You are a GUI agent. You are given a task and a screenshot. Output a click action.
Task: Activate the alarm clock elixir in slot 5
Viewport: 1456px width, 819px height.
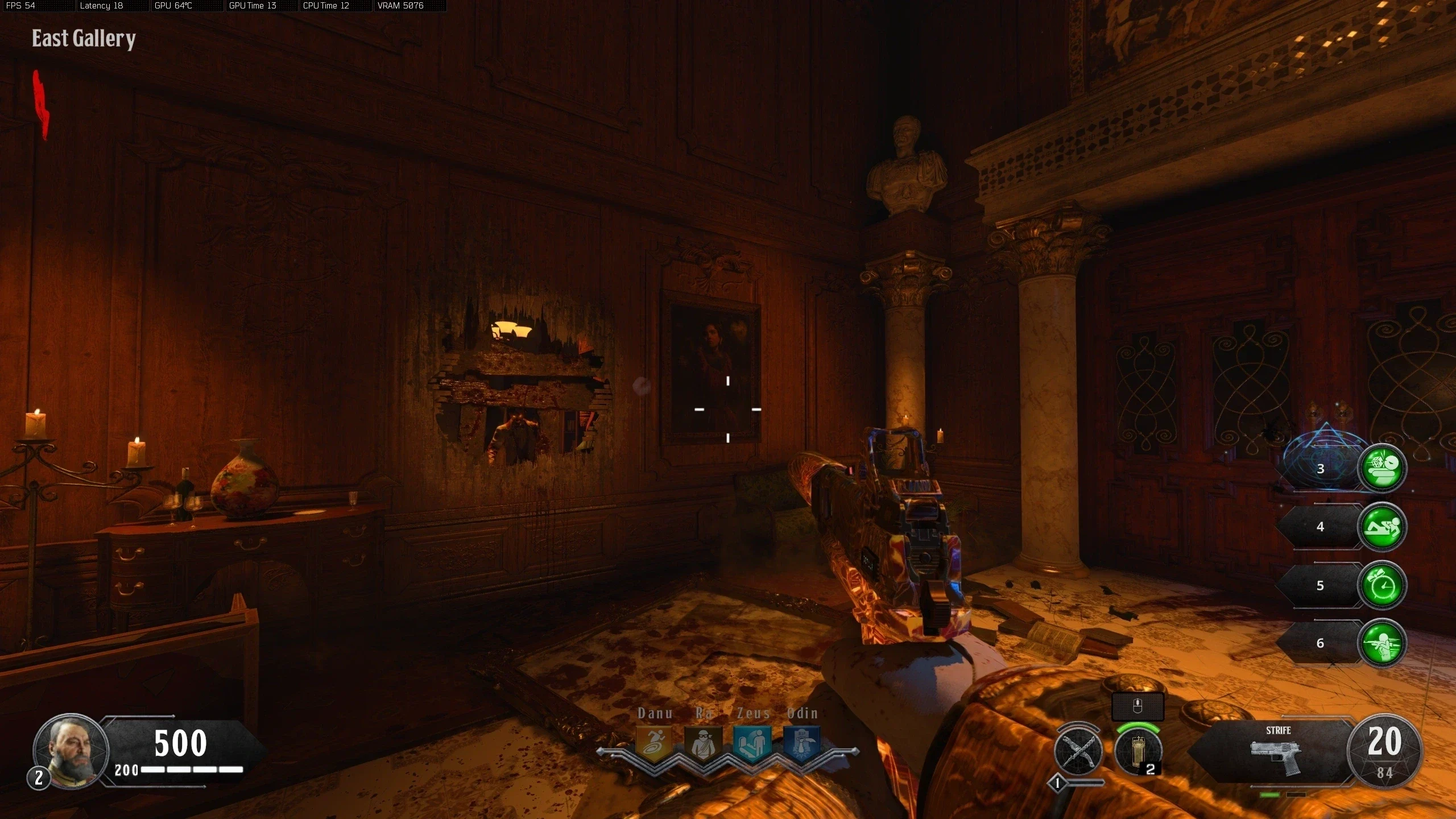(x=1382, y=585)
